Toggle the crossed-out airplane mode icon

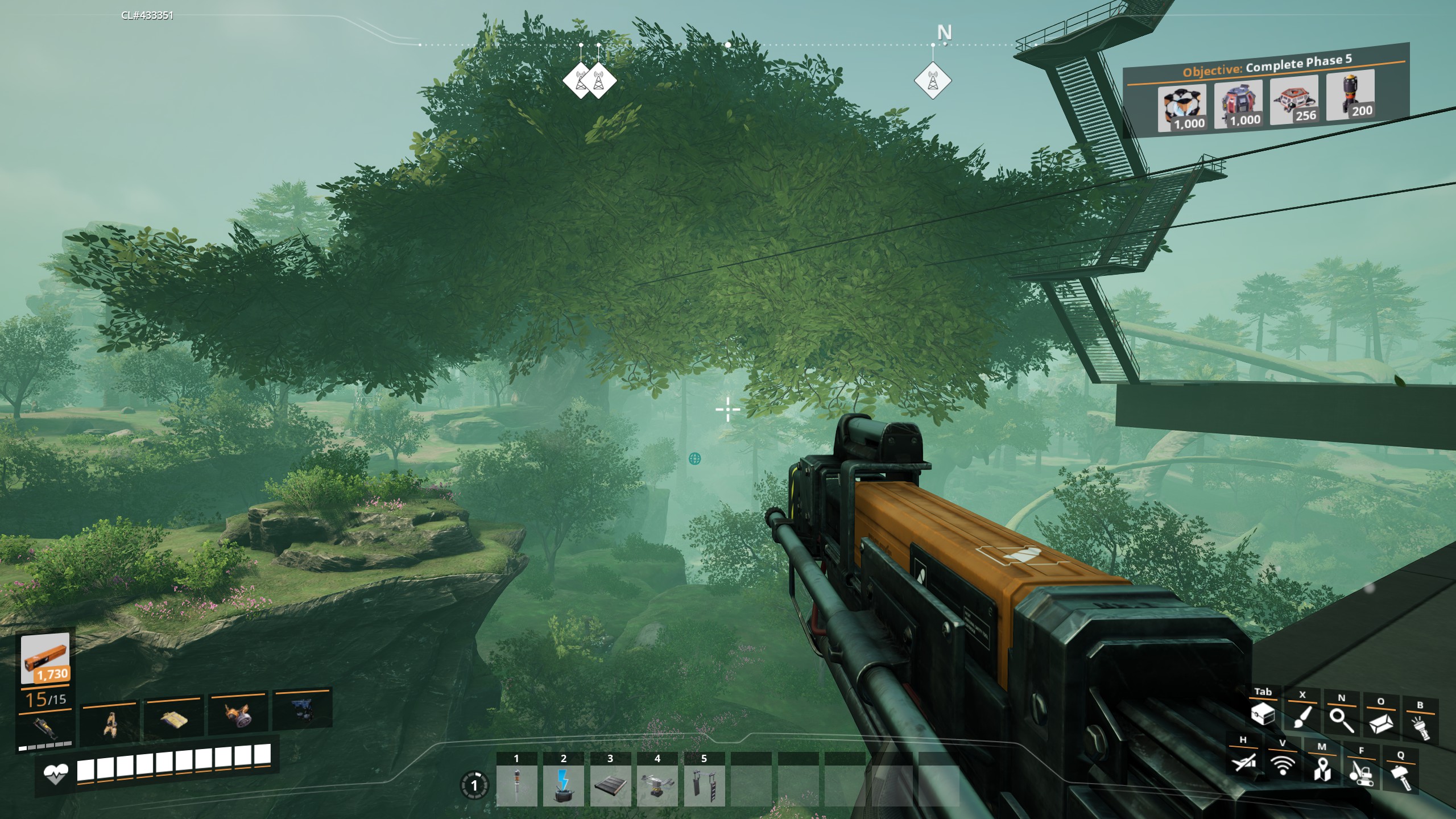[x=1243, y=762]
